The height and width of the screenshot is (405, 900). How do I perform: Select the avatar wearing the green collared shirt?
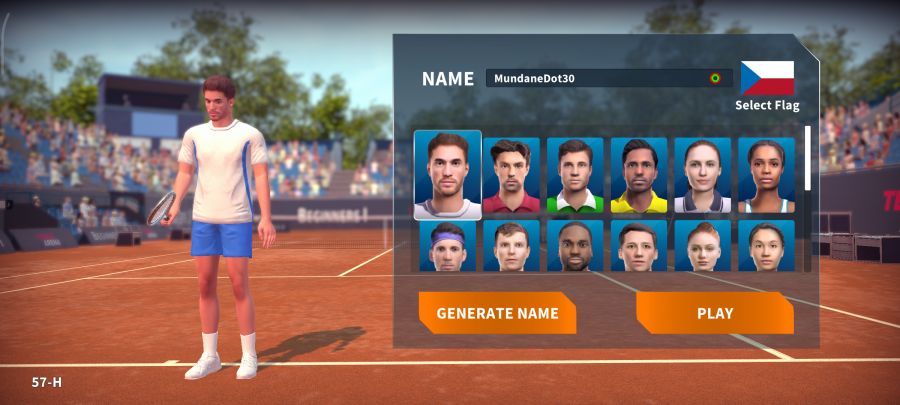[x=575, y=176]
